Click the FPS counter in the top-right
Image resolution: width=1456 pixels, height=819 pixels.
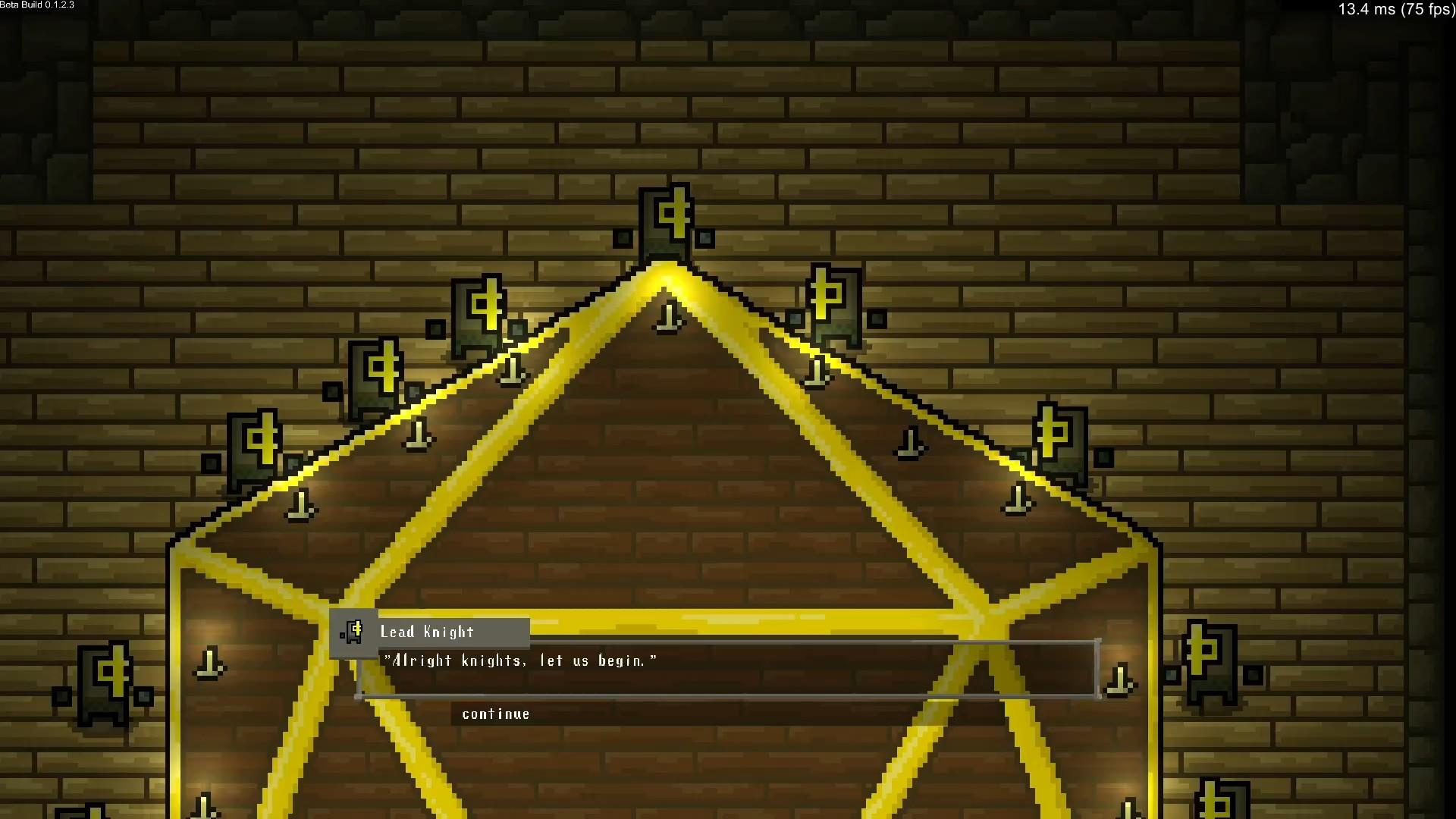point(1395,10)
